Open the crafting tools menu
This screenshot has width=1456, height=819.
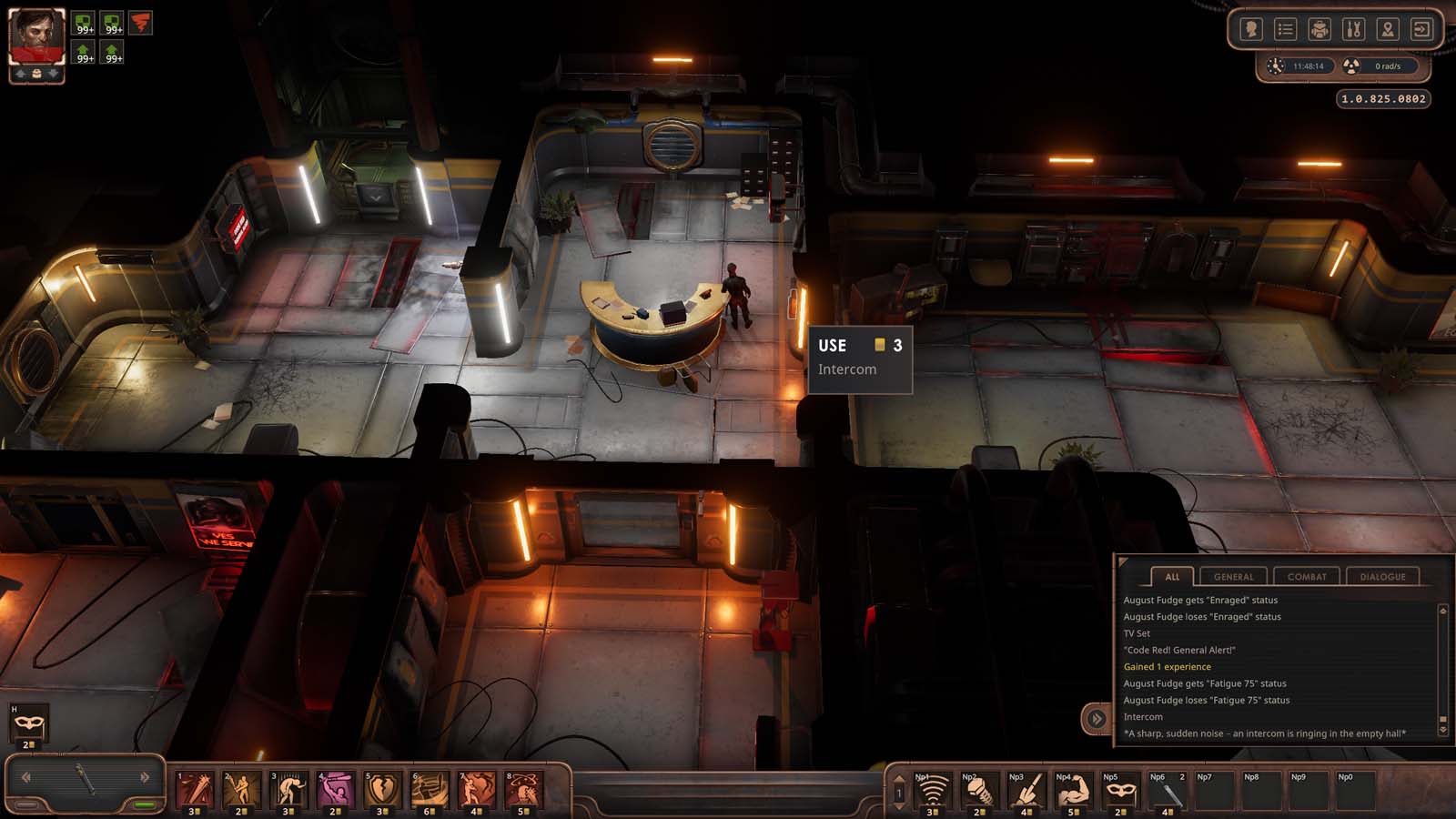(x=1353, y=29)
